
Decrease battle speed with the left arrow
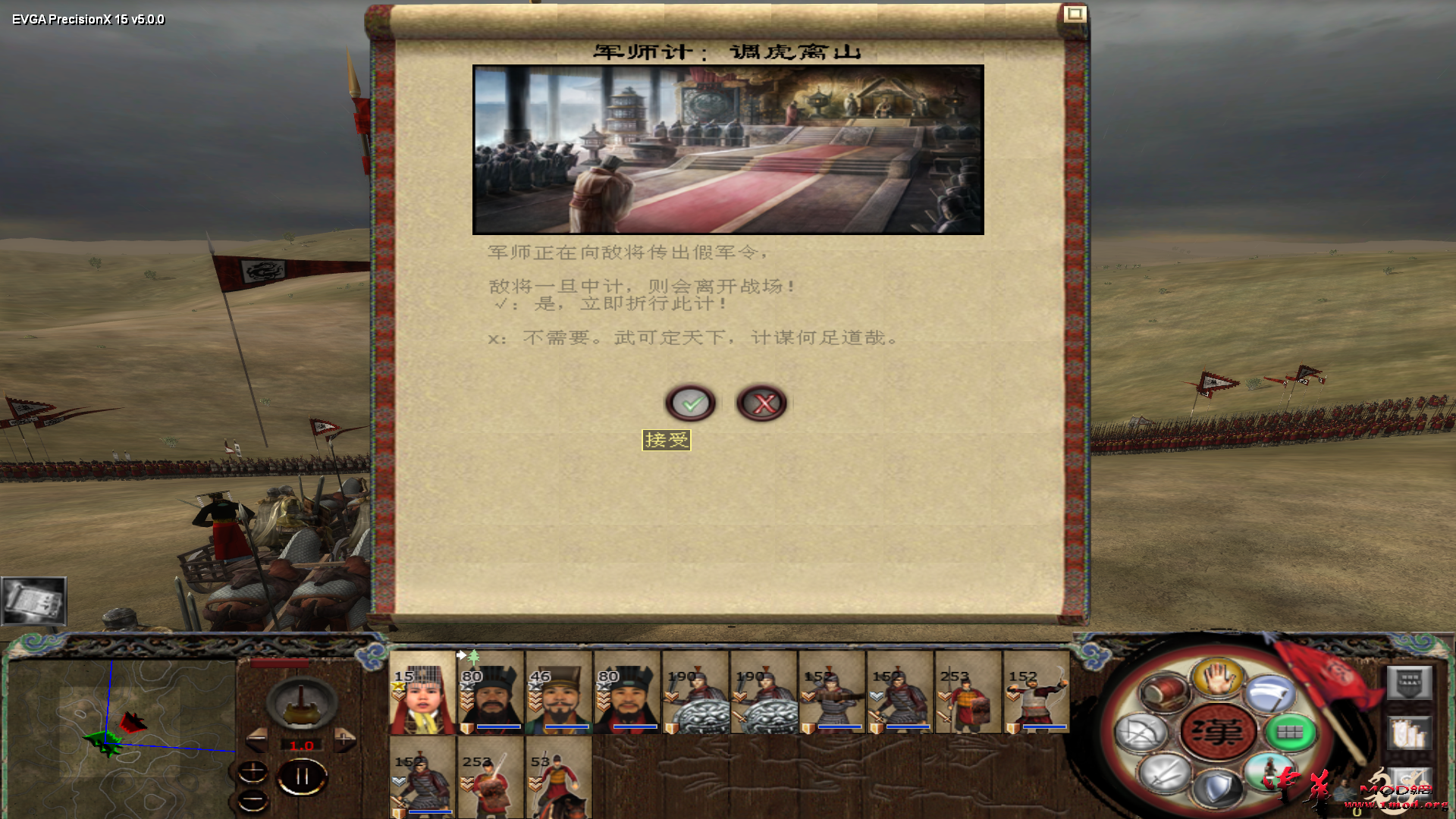[x=258, y=739]
